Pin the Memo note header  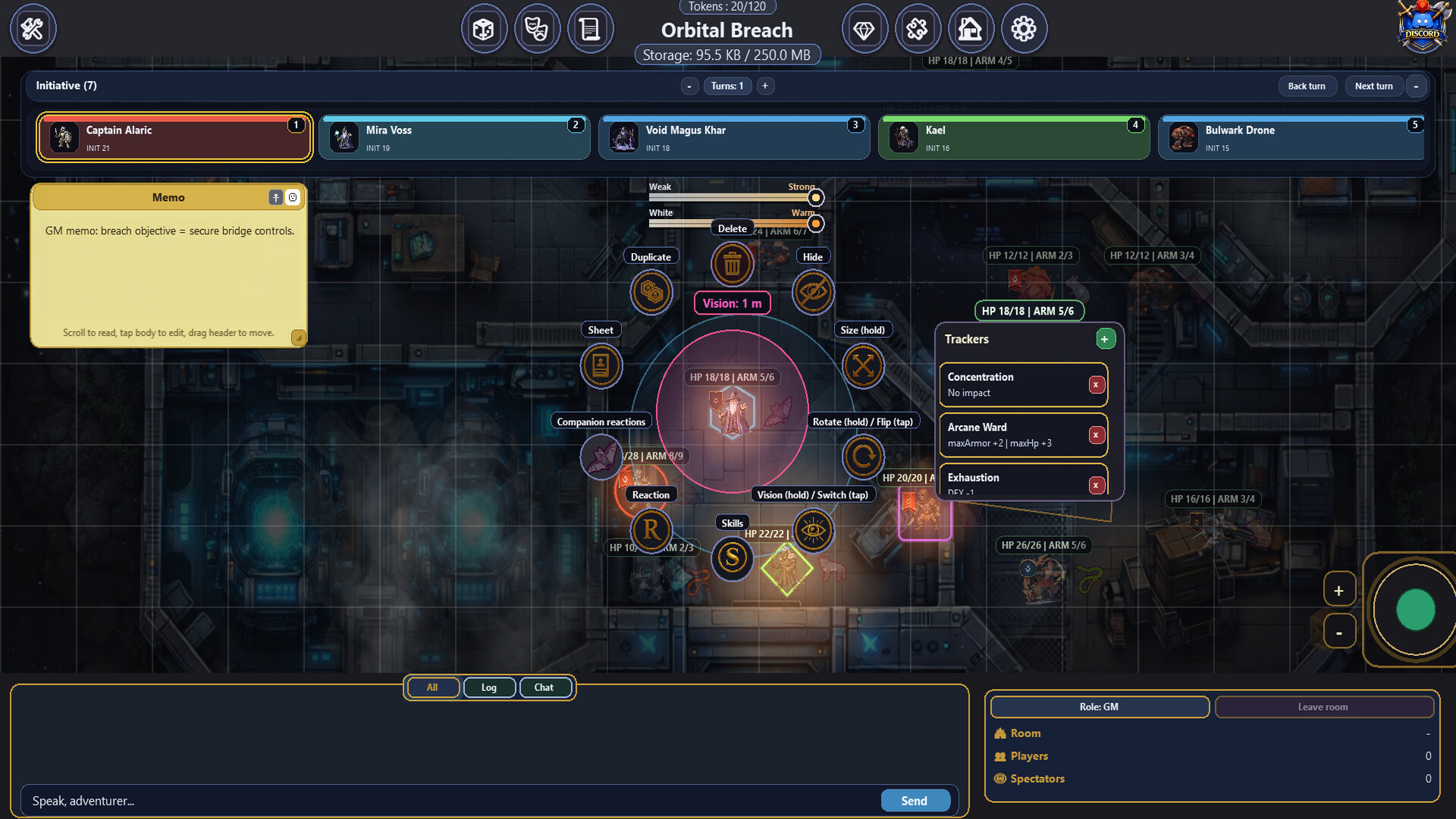[275, 197]
